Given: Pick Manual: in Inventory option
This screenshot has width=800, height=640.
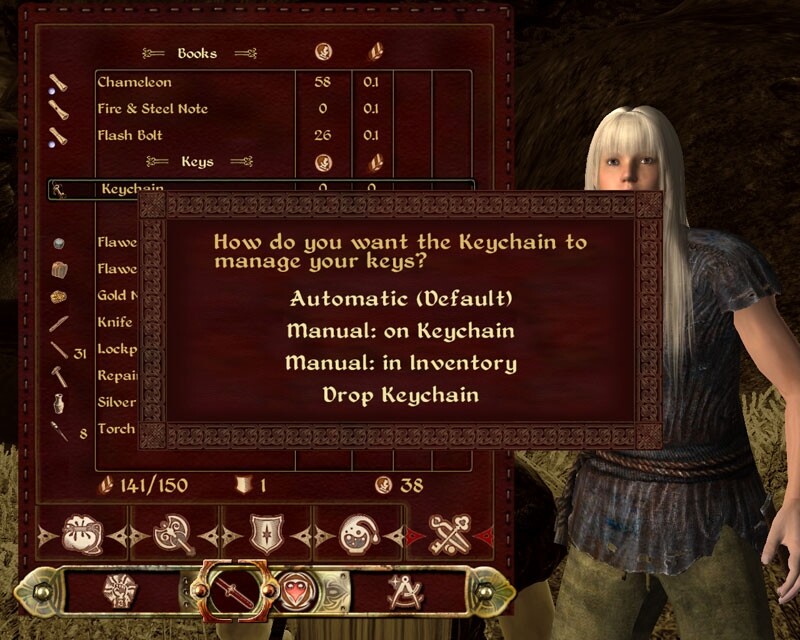Looking at the screenshot, I should 400,362.
